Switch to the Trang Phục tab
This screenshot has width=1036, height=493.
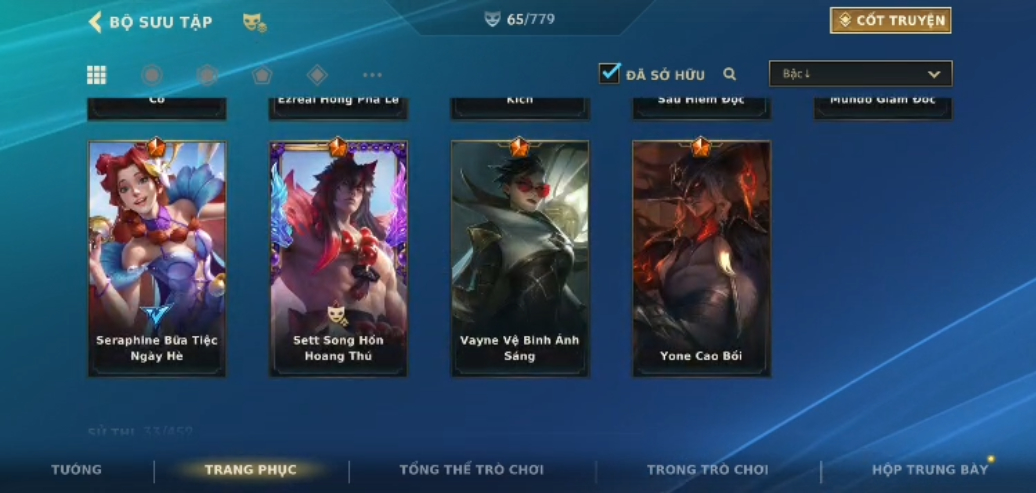click(250, 470)
